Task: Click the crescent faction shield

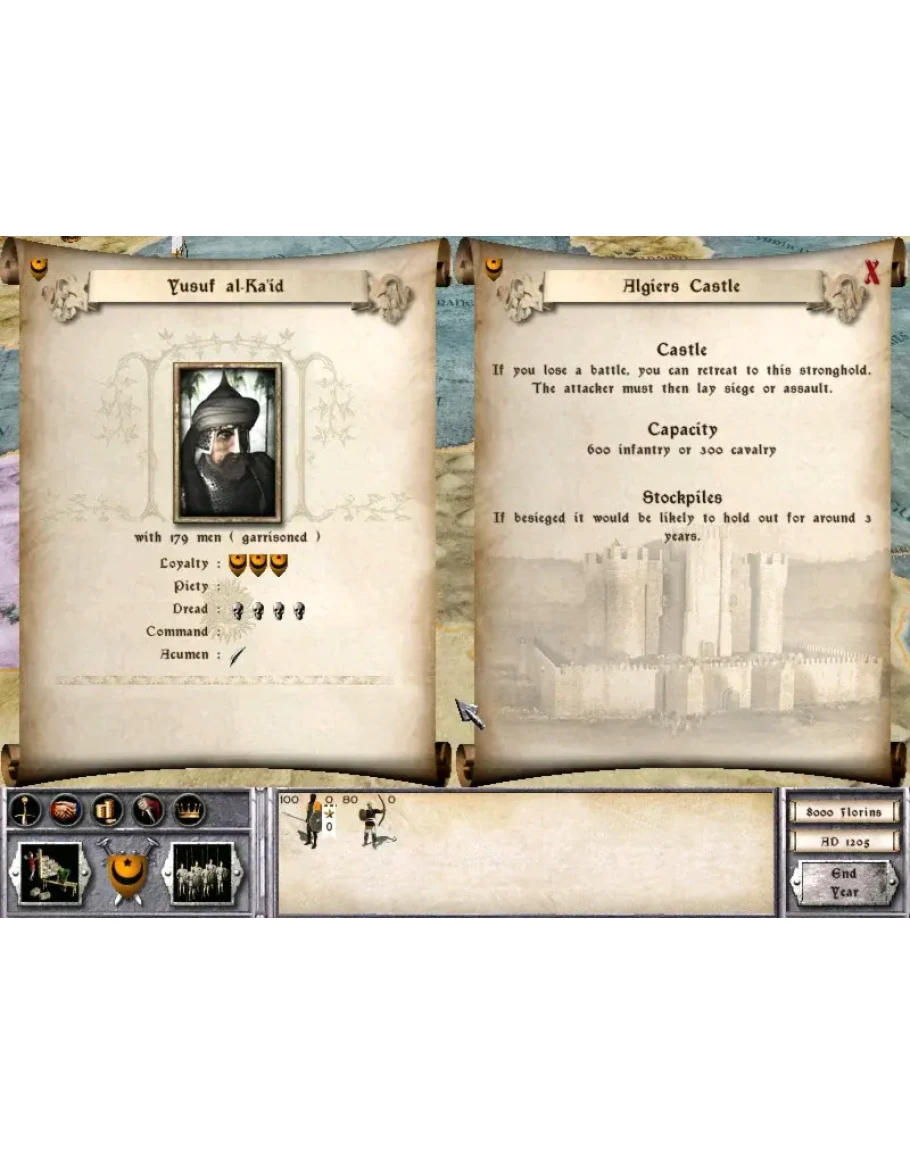Action: [x=127, y=870]
